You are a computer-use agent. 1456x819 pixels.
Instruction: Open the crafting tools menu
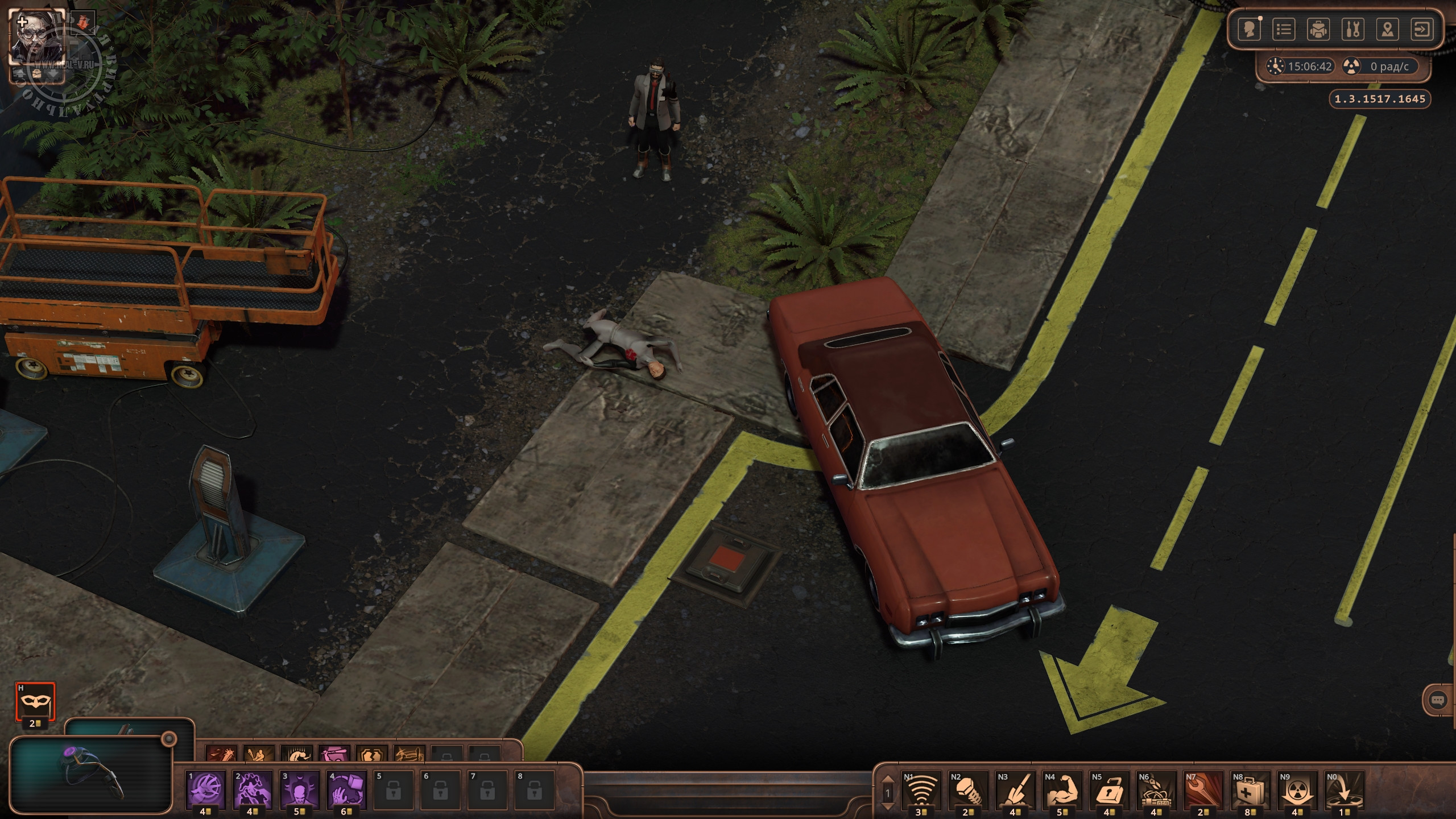pyautogui.click(x=1353, y=29)
